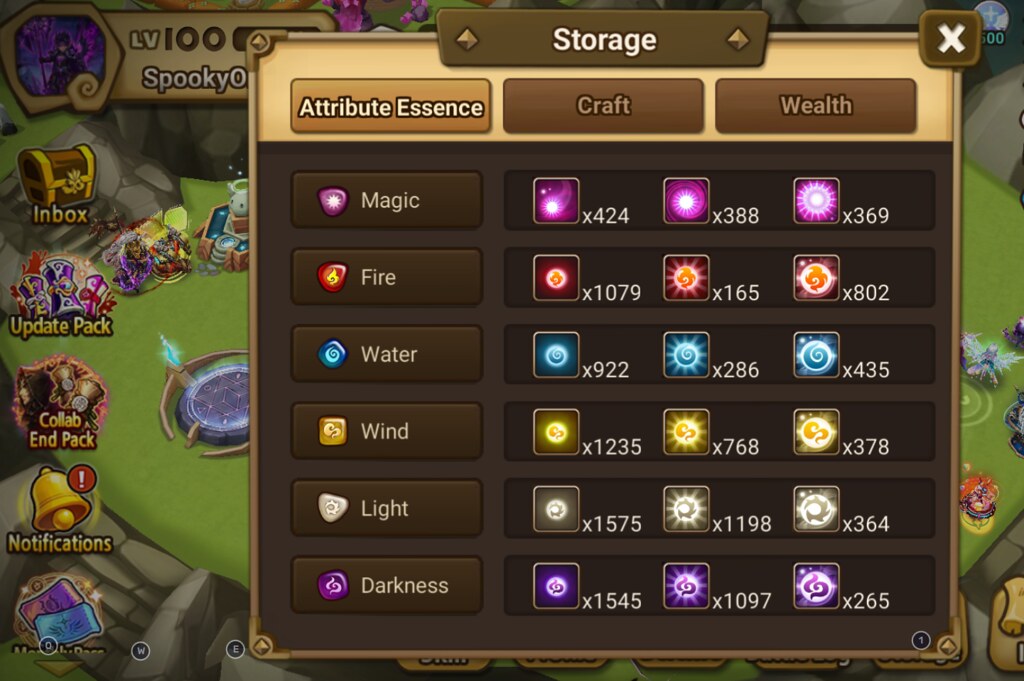Screen dimensions: 1024x681
Task: Select the magic essence with x424
Action: click(556, 200)
